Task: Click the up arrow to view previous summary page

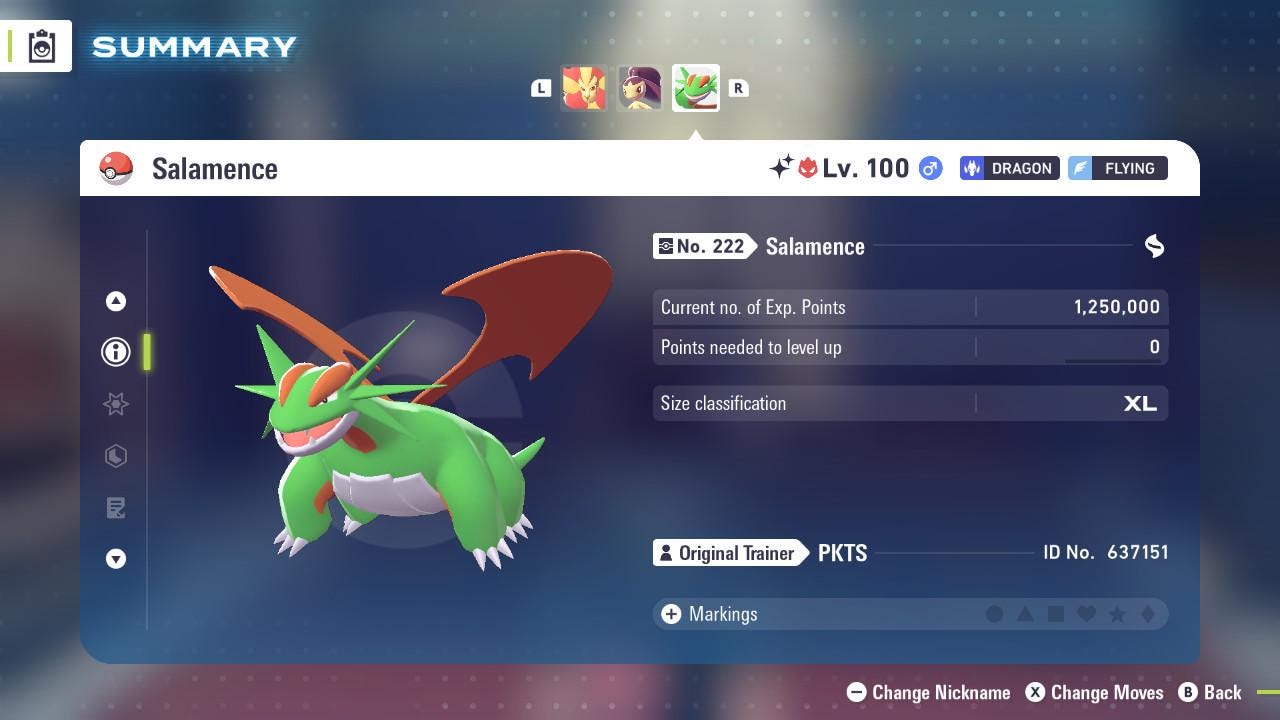Action: point(115,301)
